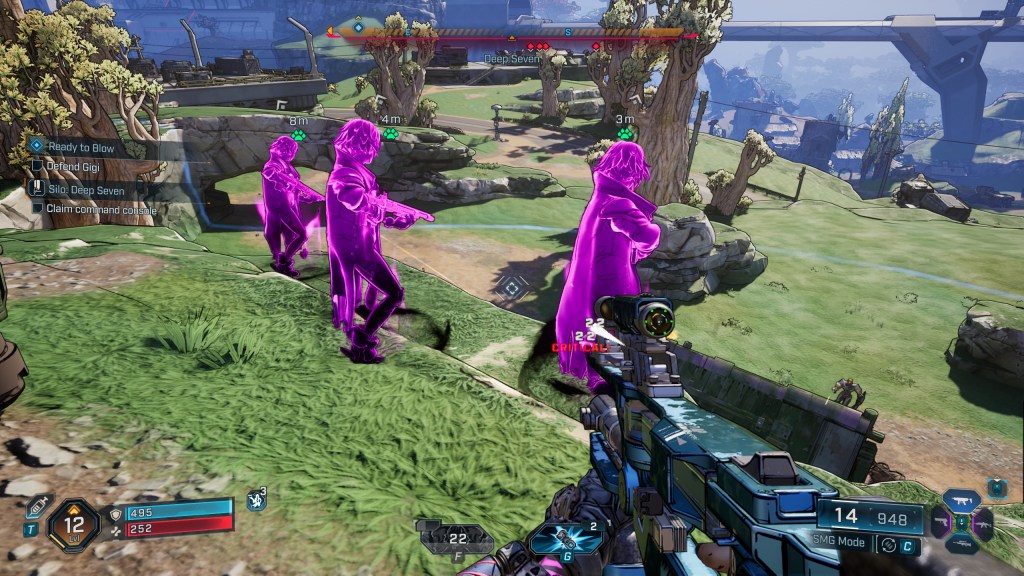The width and height of the screenshot is (1024, 576).
Task: Throw the grenade with count 2
Action: (565, 538)
